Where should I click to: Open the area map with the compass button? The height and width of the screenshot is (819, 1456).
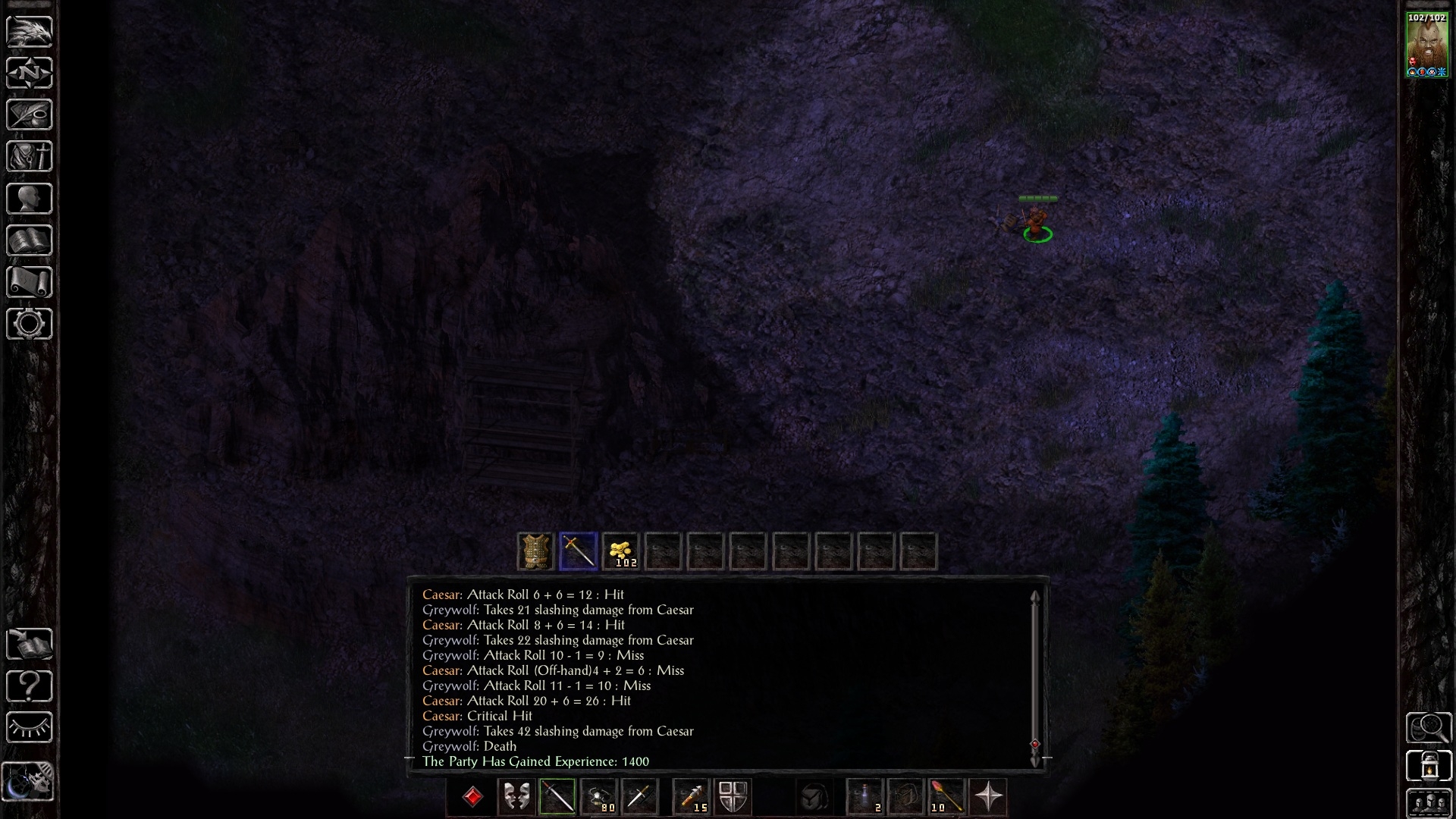tap(30, 73)
